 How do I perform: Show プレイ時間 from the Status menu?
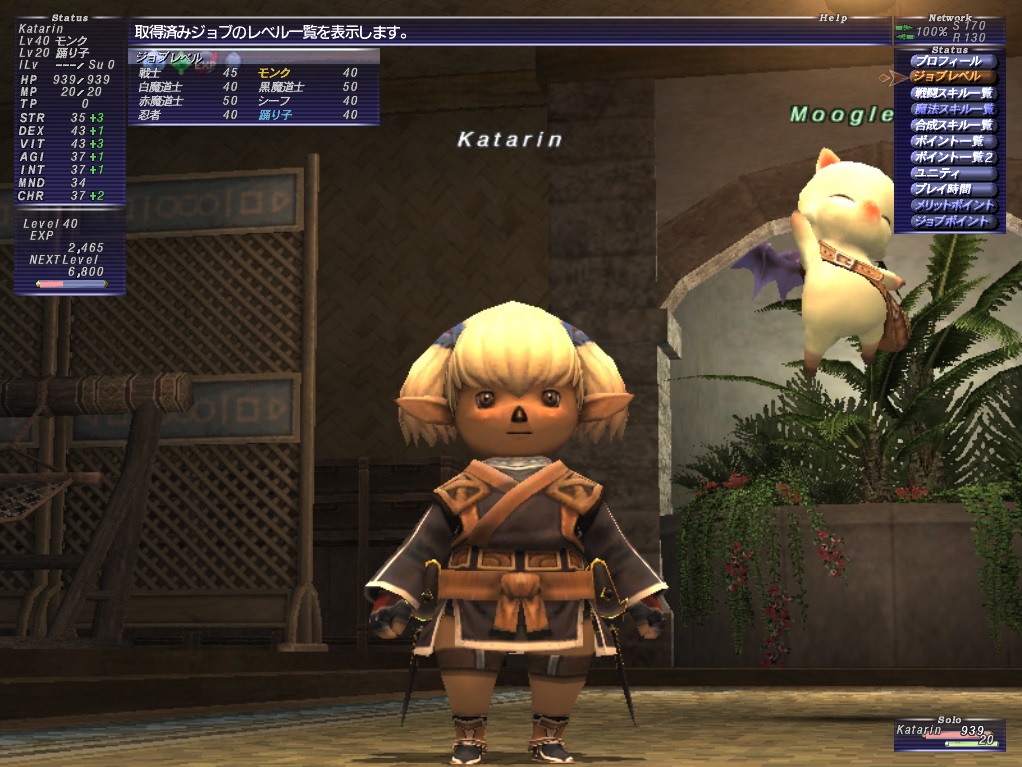[x=953, y=189]
